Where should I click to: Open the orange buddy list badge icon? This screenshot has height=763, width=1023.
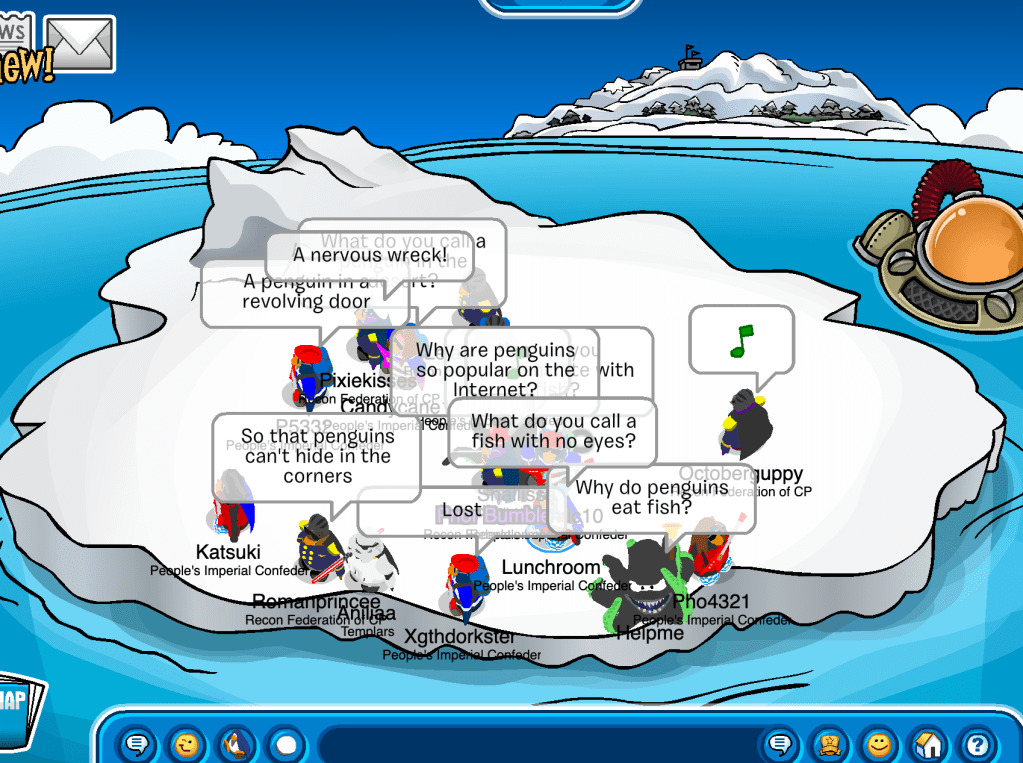(x=829, y=745)
